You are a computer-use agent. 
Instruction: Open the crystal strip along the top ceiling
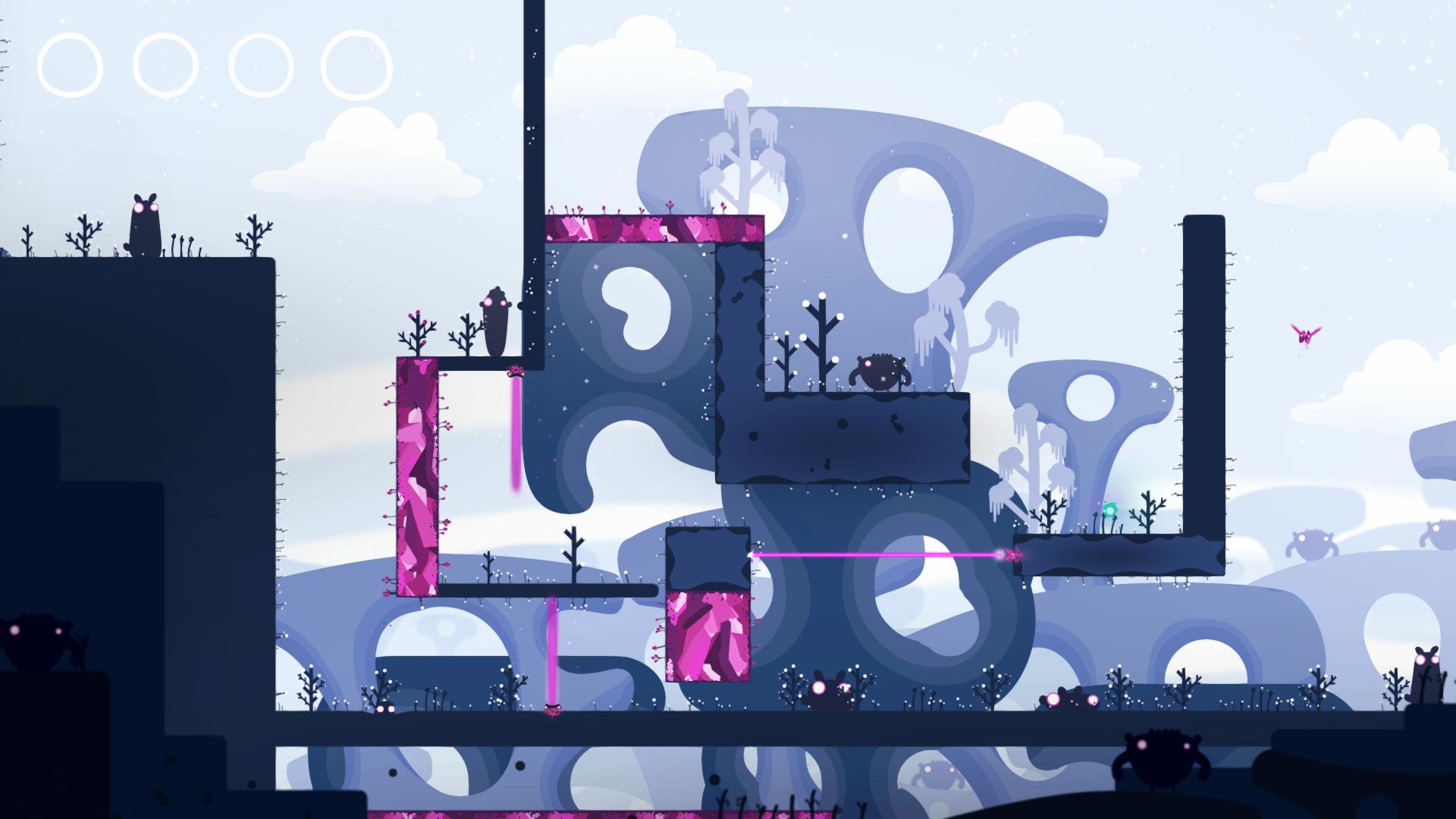tap(652, 227)
